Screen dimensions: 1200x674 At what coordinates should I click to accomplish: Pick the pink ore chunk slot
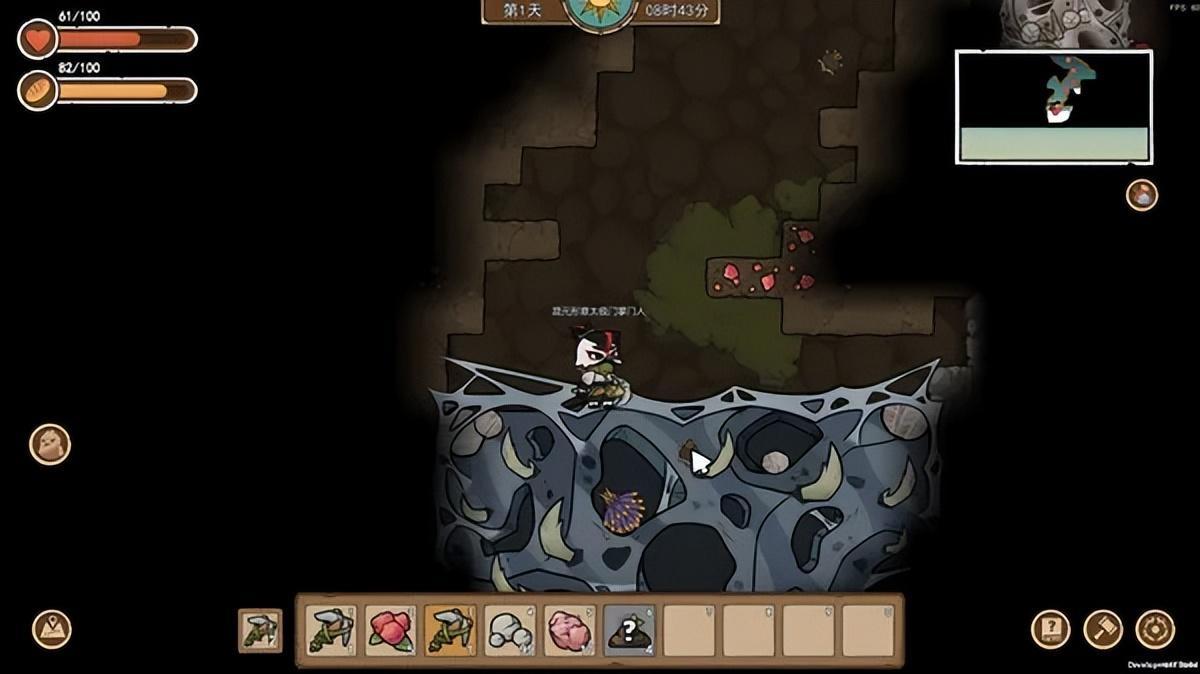571,630
